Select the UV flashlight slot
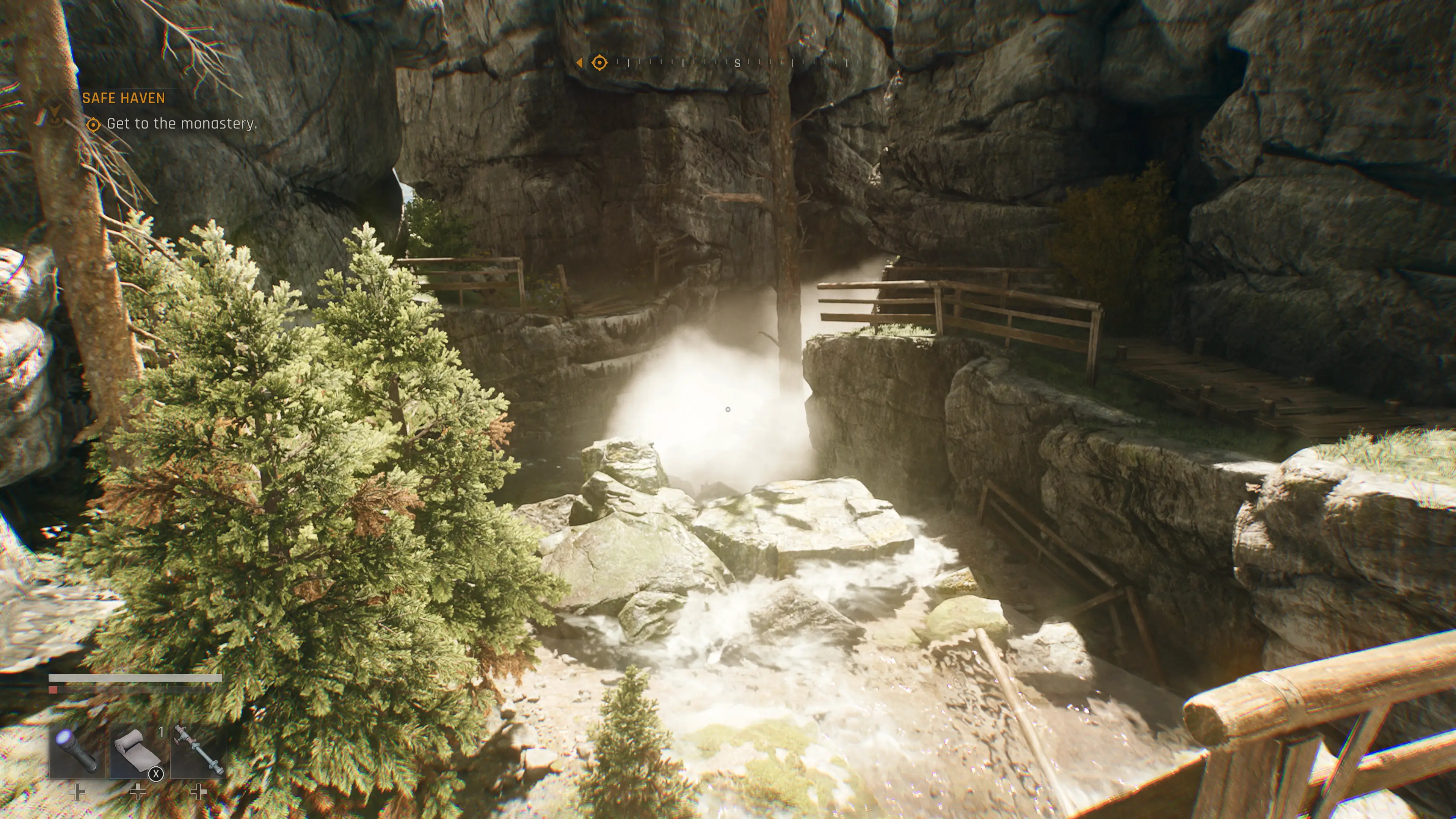This screenshot has height=819, width=1456. 77,752
